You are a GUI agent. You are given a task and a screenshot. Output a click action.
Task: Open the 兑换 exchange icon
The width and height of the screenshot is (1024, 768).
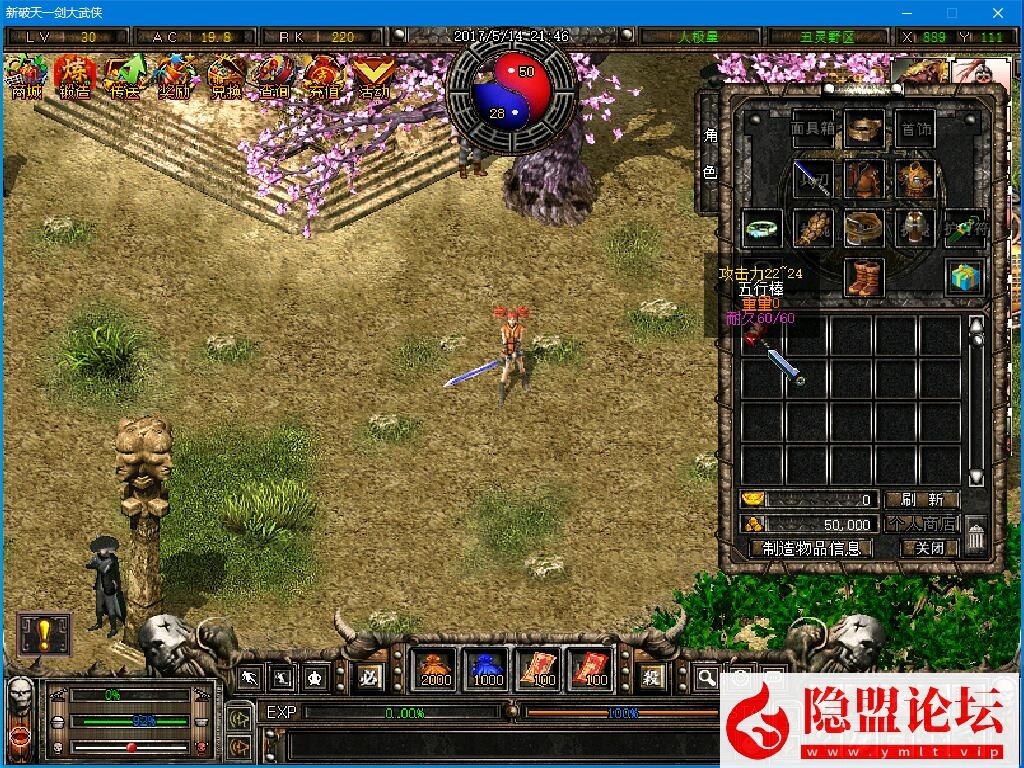[226, 77]
